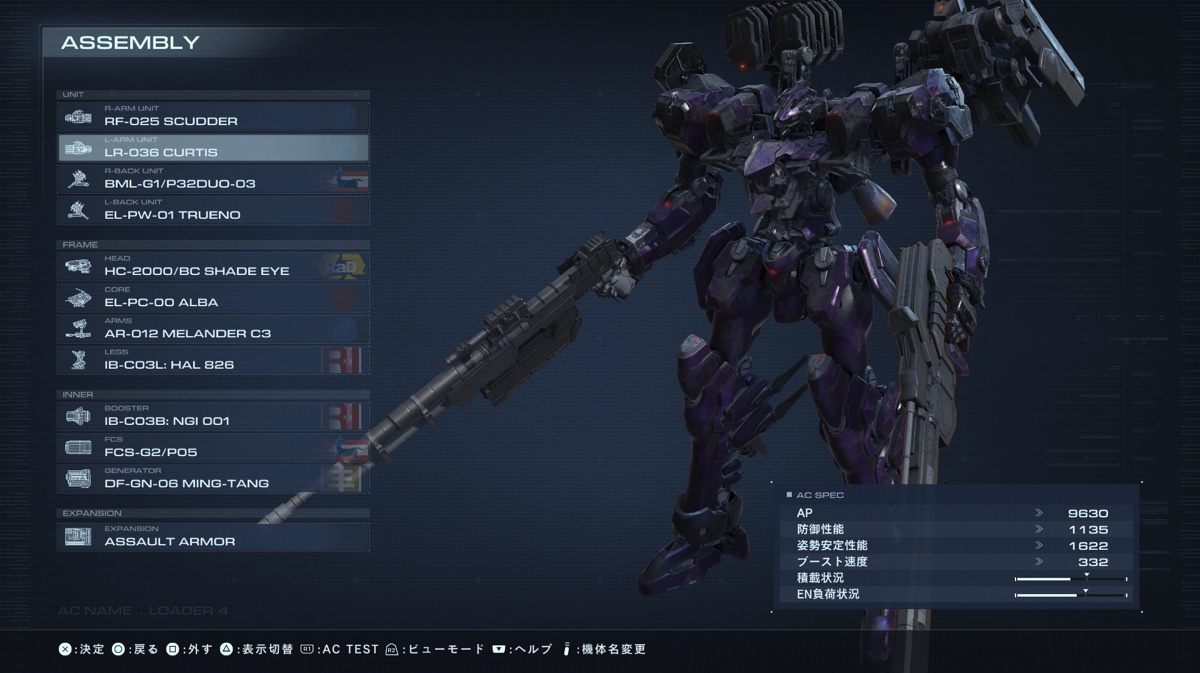Select the RF-025 SCUDDER right arm unit
This screenshot has width=1200, height=673.
pos(213,117)
